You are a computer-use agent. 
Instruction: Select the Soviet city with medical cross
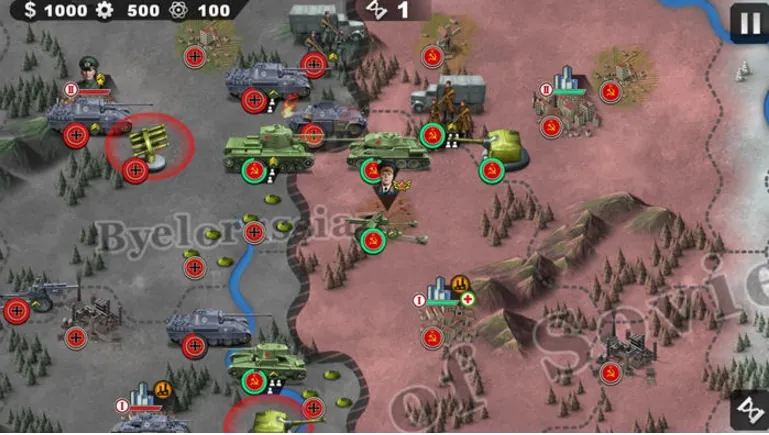coord(444,295)
